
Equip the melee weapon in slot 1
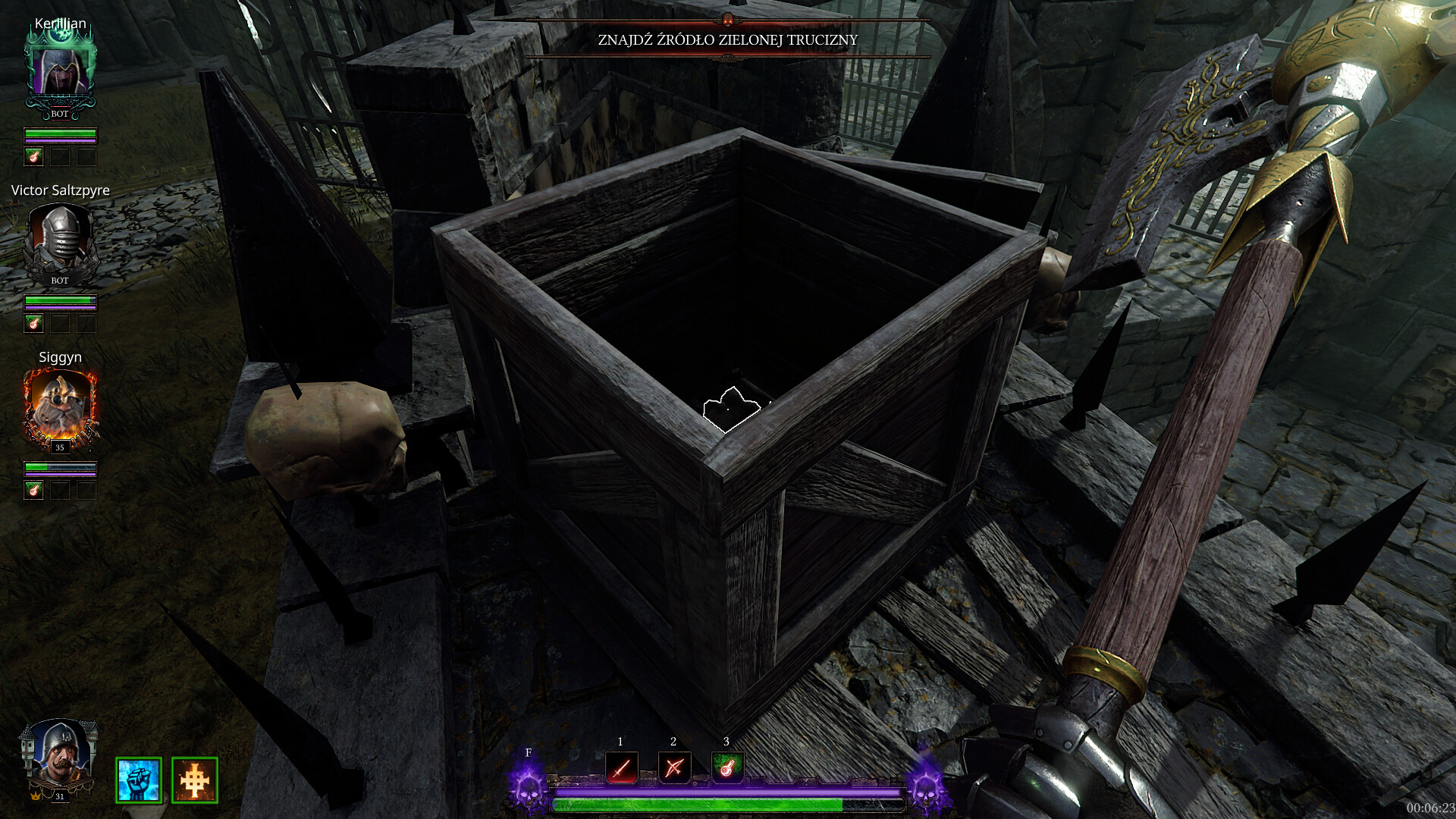coord(621,767)
